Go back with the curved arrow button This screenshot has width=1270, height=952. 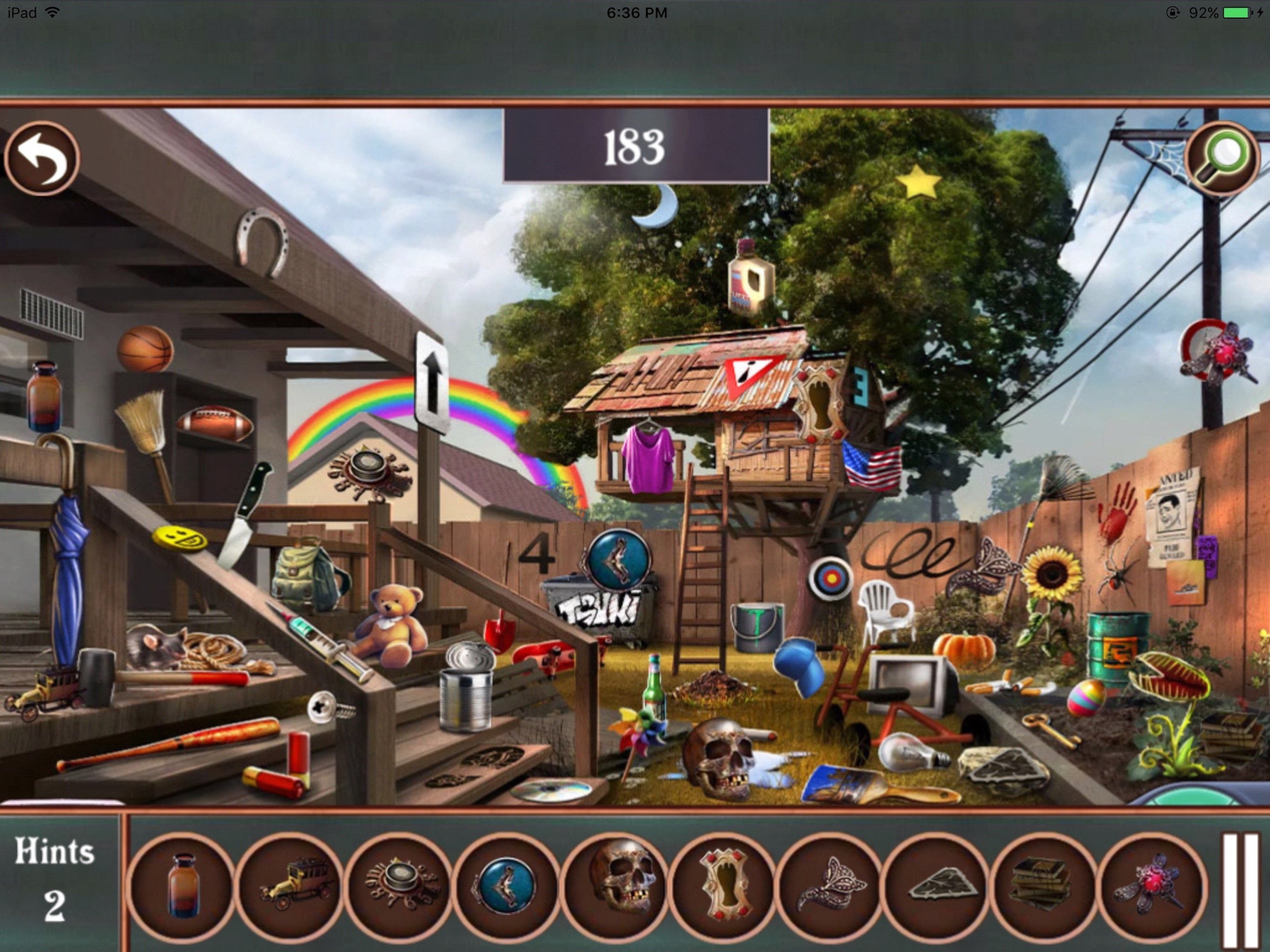coord(42,158)
